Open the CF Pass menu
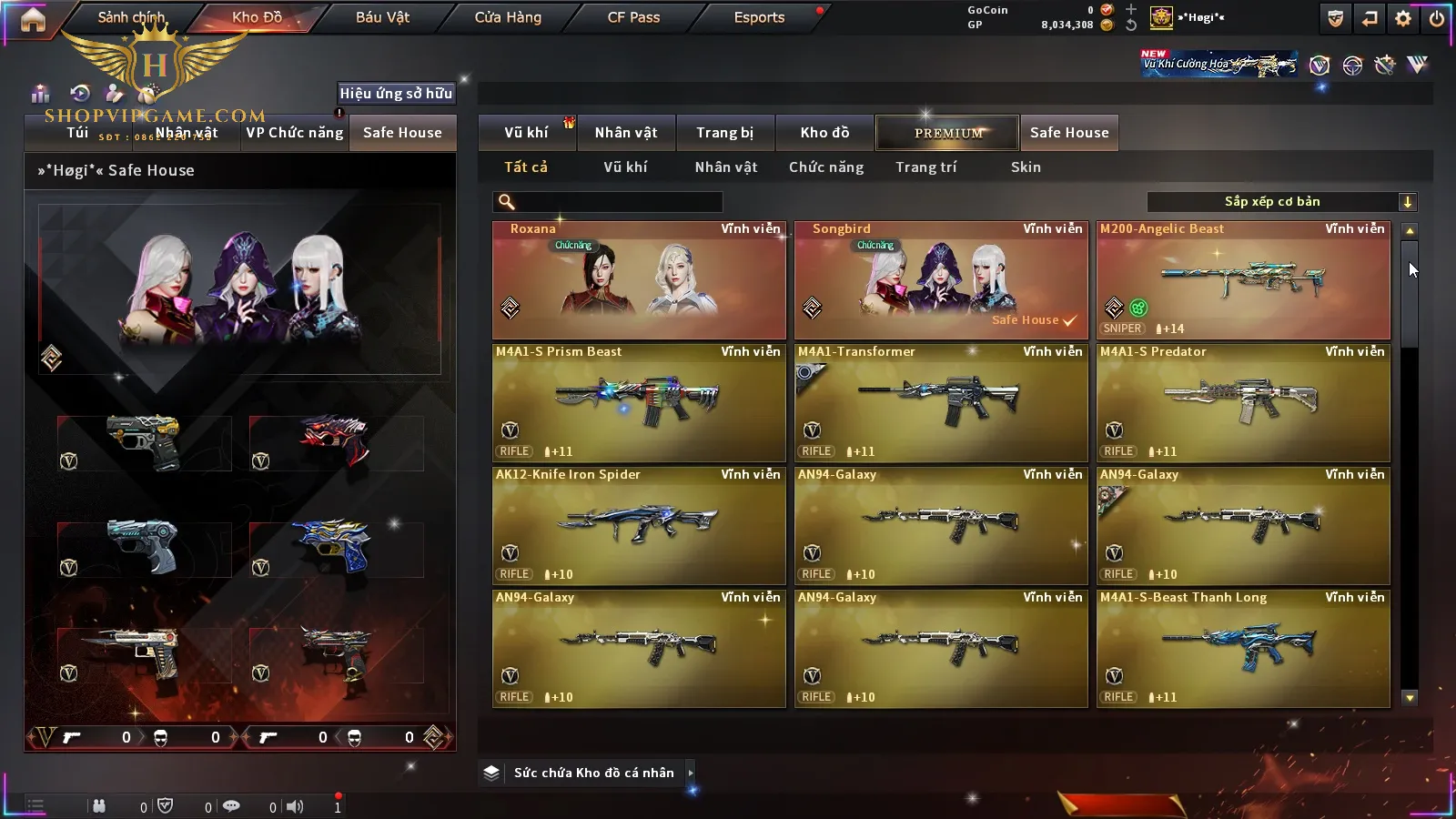Image resolution: width=1456 pixels, height=819 pixels. pos(633,17)
